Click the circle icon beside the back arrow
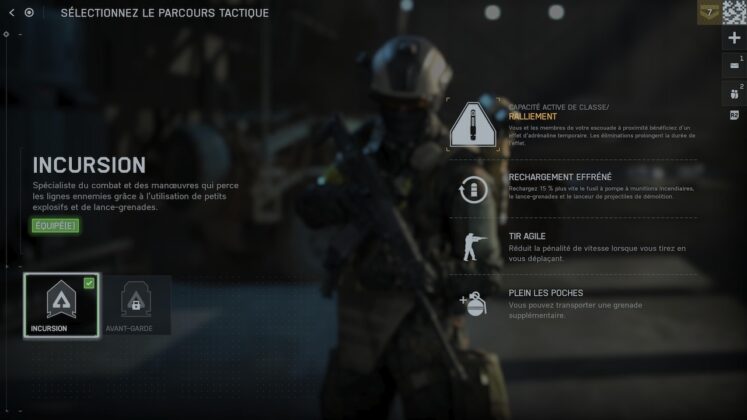Screen dimensions: 747x420 (29, 13)
